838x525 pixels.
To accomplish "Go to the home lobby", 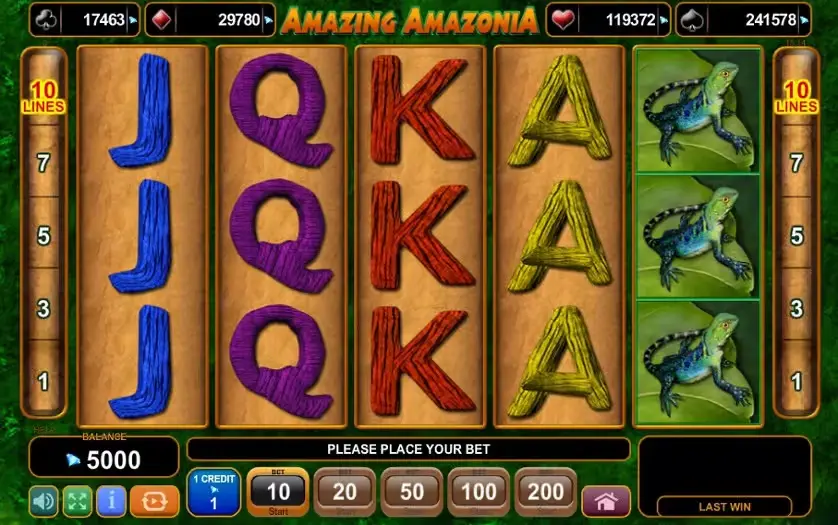I will coord(606,500).
